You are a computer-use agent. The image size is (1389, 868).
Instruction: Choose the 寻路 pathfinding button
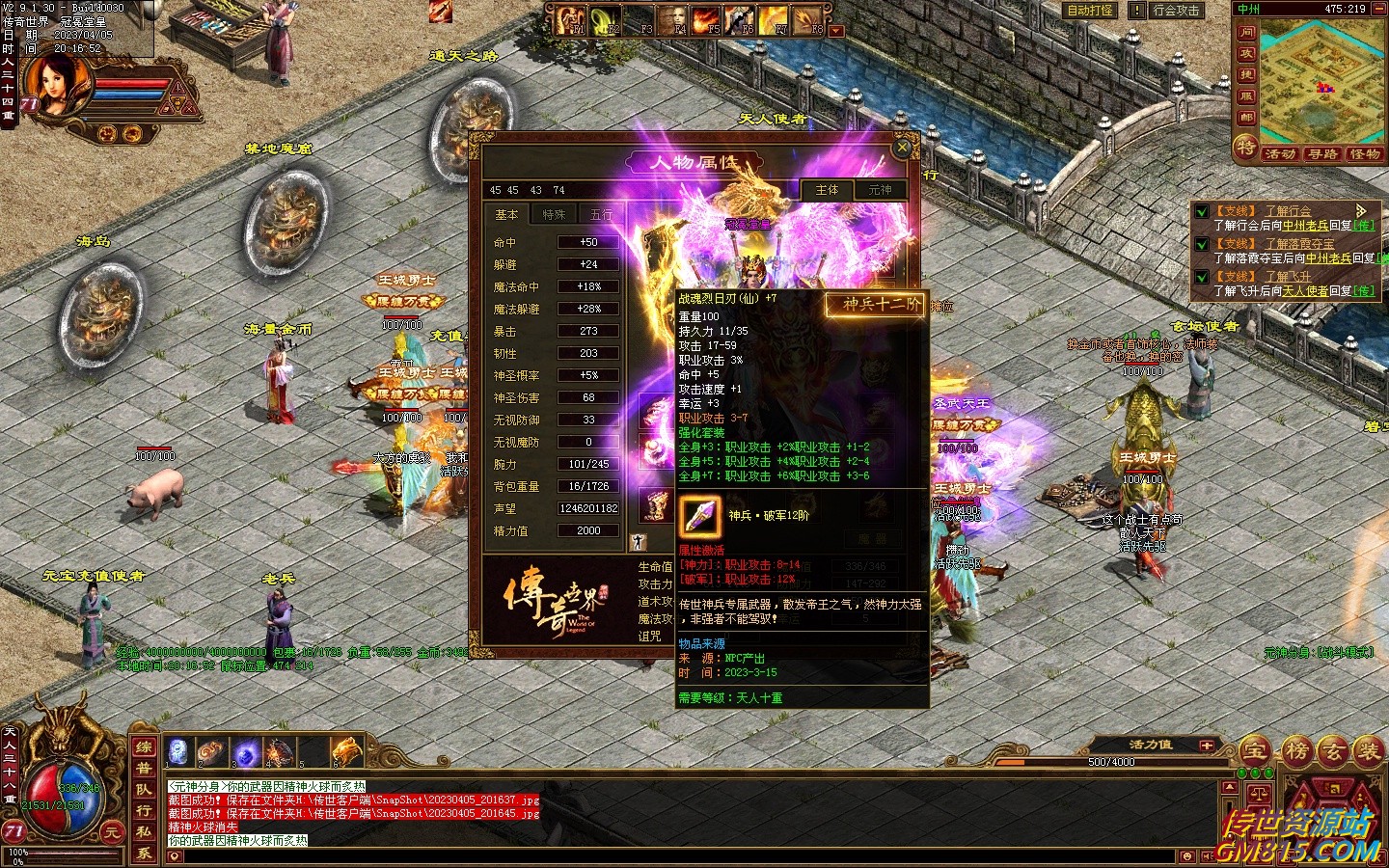1322,154
